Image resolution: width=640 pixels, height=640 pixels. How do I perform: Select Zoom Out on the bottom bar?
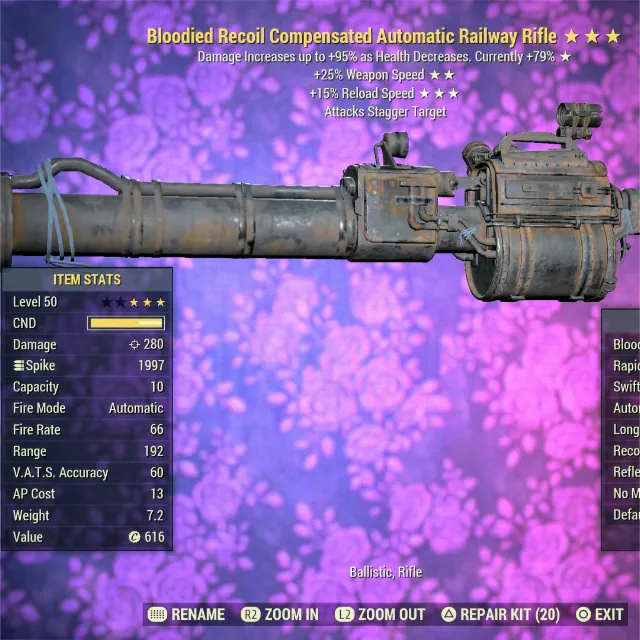pyautogui.click(x=381, y=614)
